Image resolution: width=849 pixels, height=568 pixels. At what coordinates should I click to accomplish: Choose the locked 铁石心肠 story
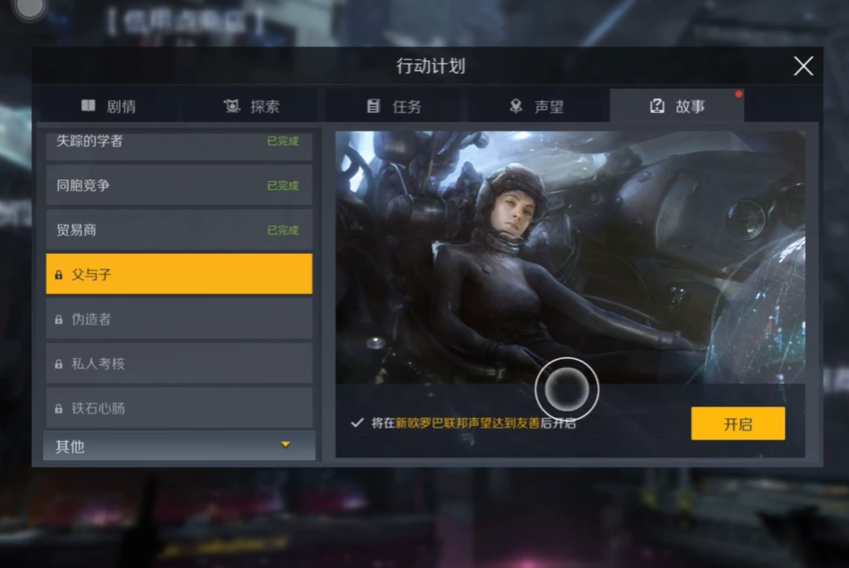pos(179,408)
